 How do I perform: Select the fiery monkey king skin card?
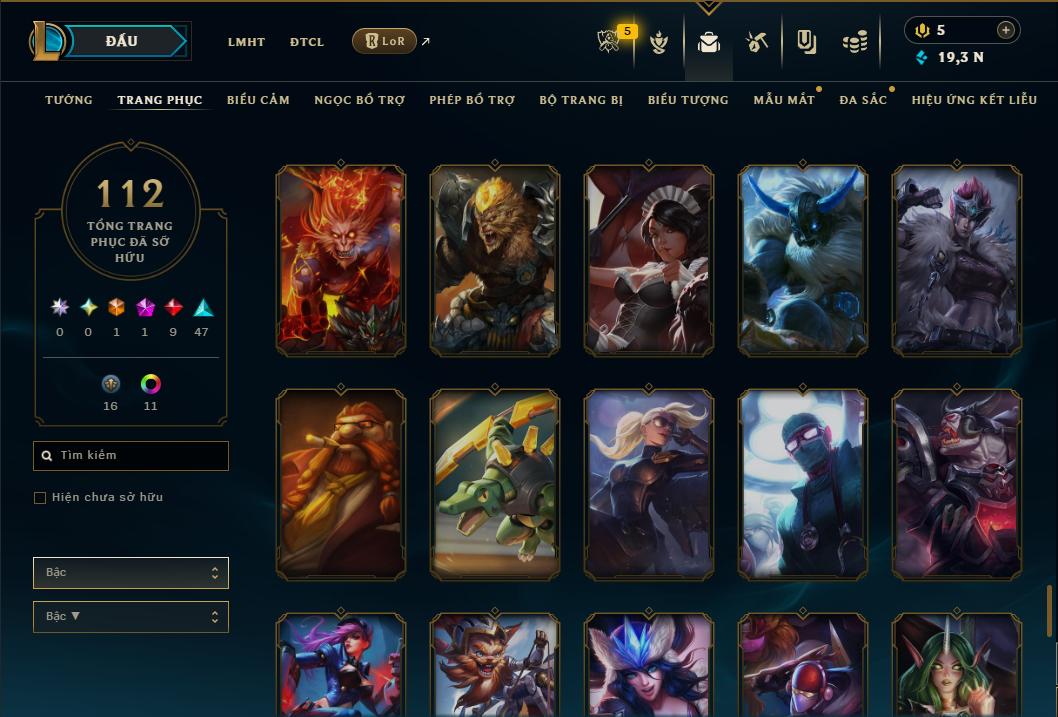tap(341, 260)
